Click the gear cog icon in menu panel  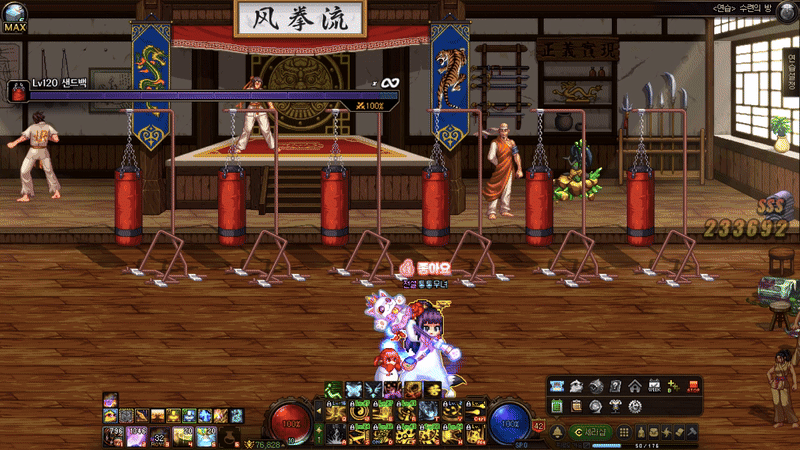click(x=635, y=407)
